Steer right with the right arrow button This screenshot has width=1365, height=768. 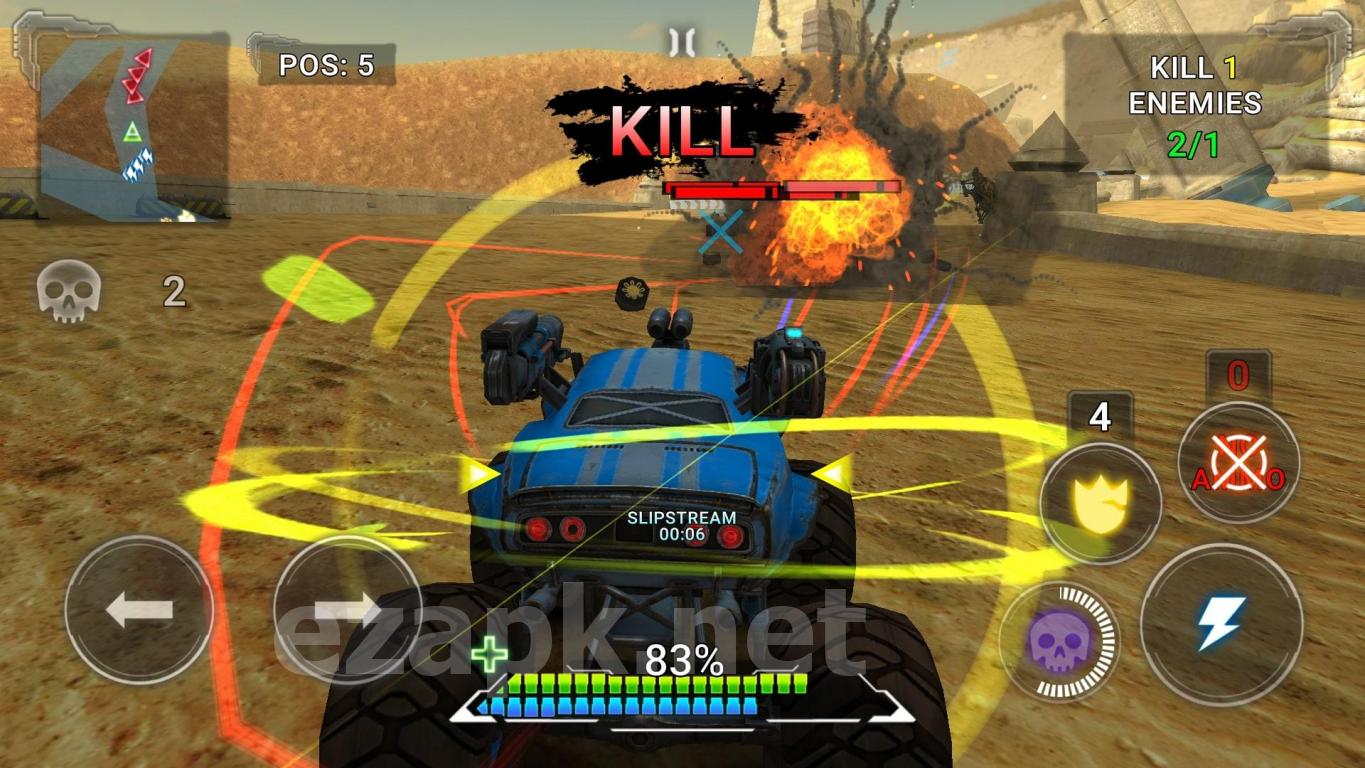point(347,610)
